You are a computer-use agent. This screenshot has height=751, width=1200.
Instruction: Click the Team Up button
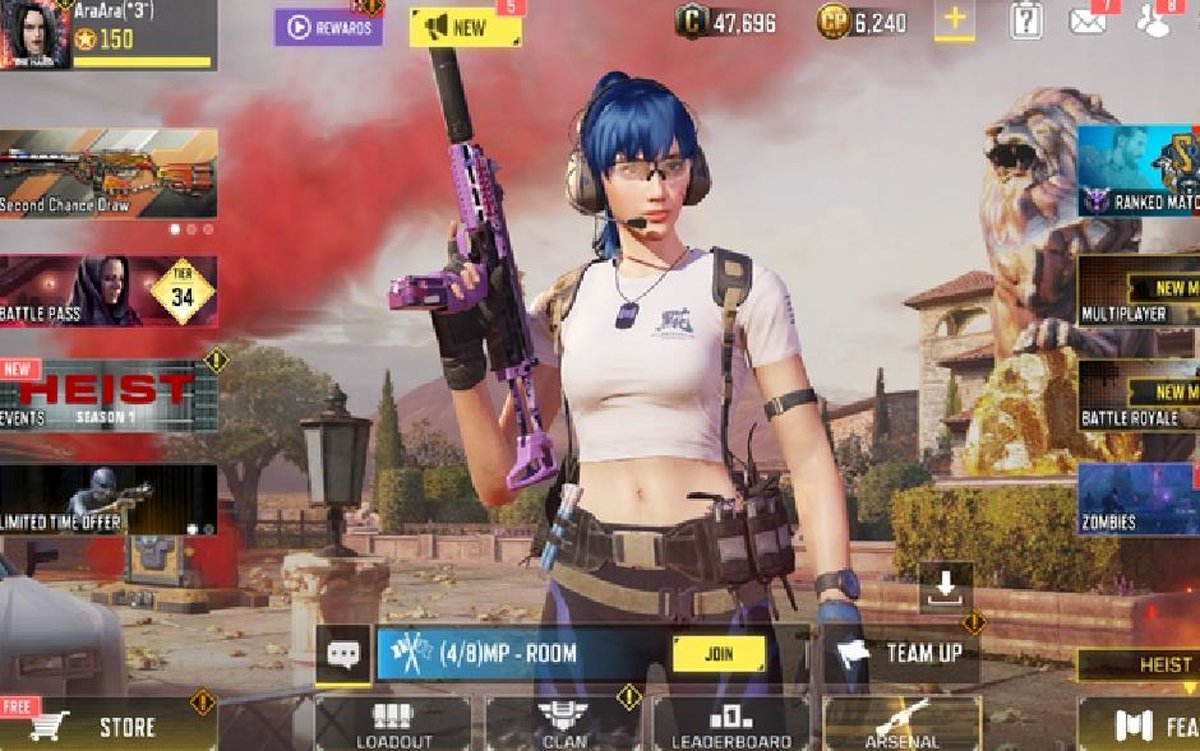[902, 655]
